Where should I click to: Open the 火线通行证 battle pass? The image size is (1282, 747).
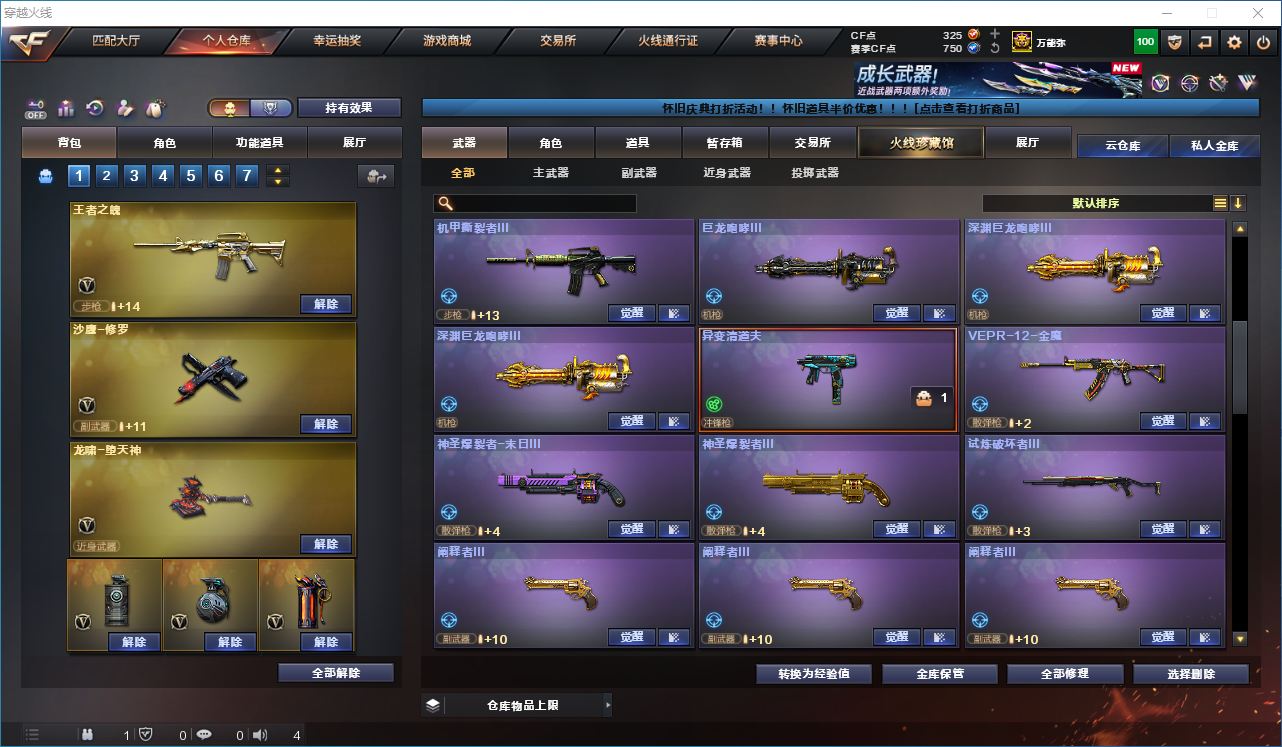click(x=668, y=41)
